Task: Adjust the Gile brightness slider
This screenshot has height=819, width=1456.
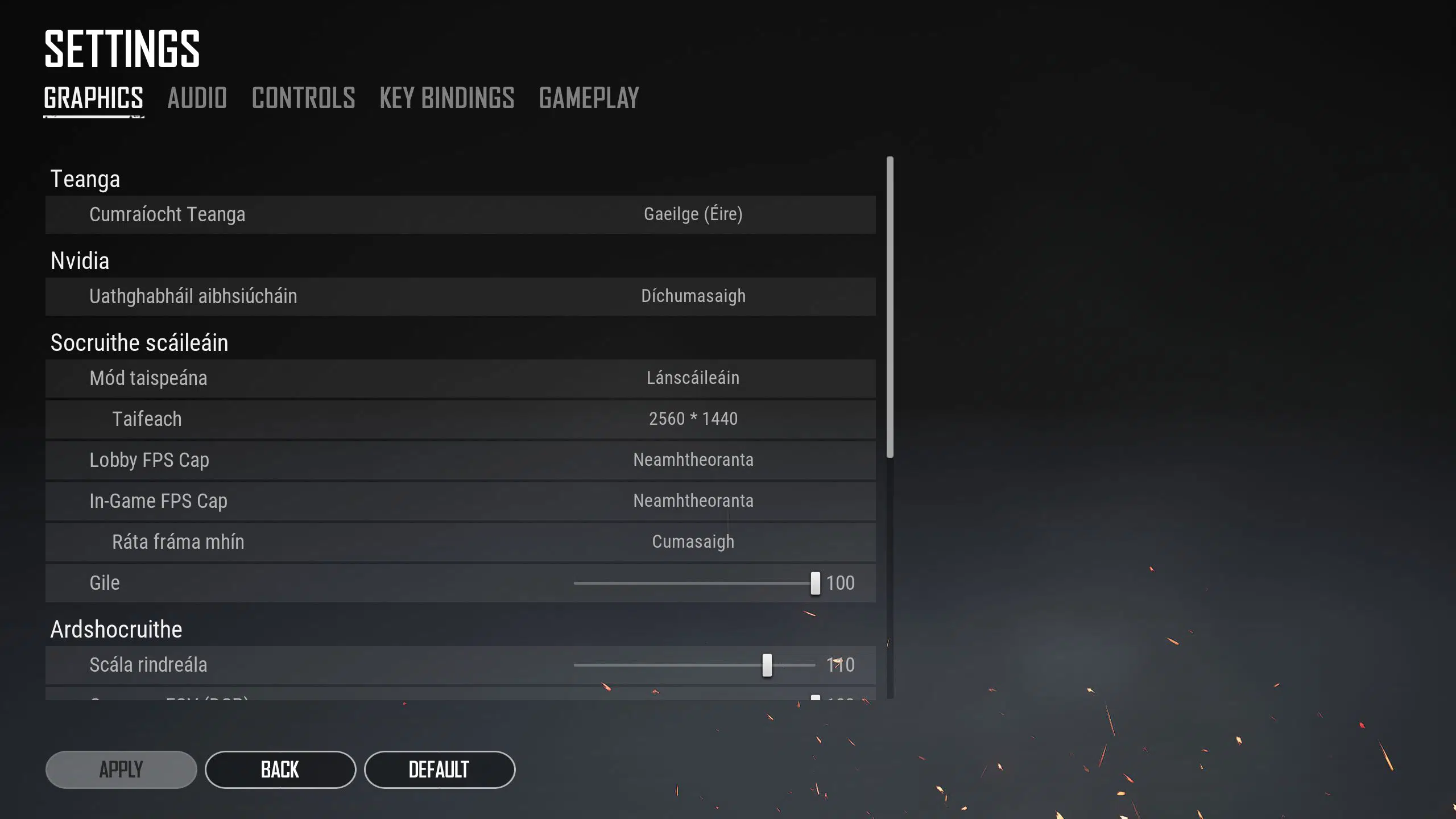Action: click(814, 582)
